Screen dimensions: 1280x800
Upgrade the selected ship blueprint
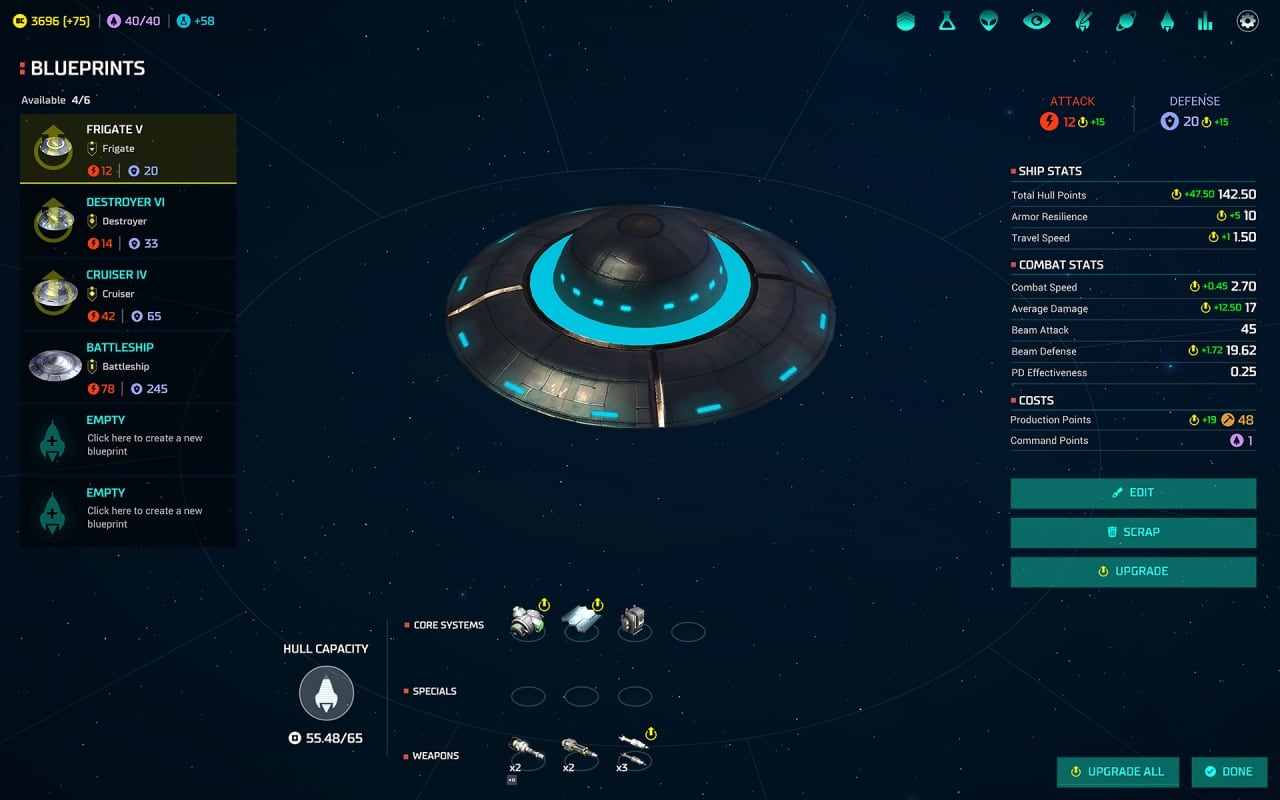pyautogui.click(x=1133, y=571)
